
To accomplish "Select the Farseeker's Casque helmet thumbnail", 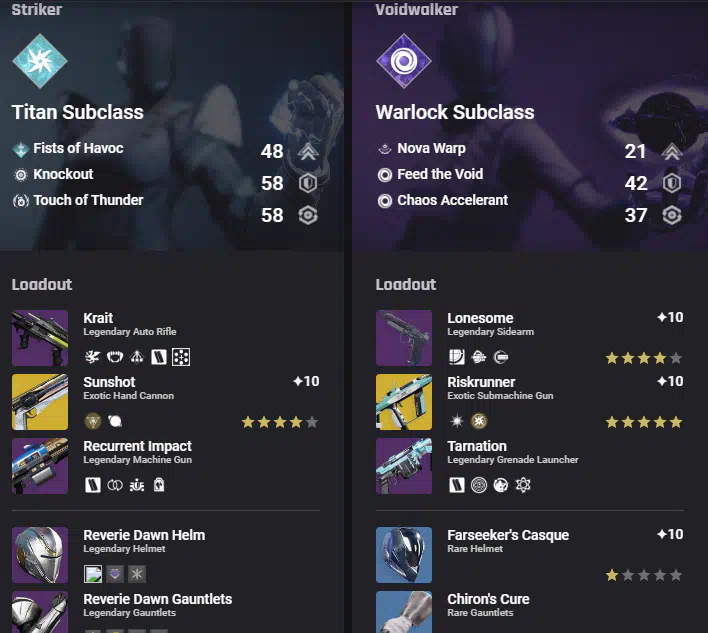I will click(404, 555).
